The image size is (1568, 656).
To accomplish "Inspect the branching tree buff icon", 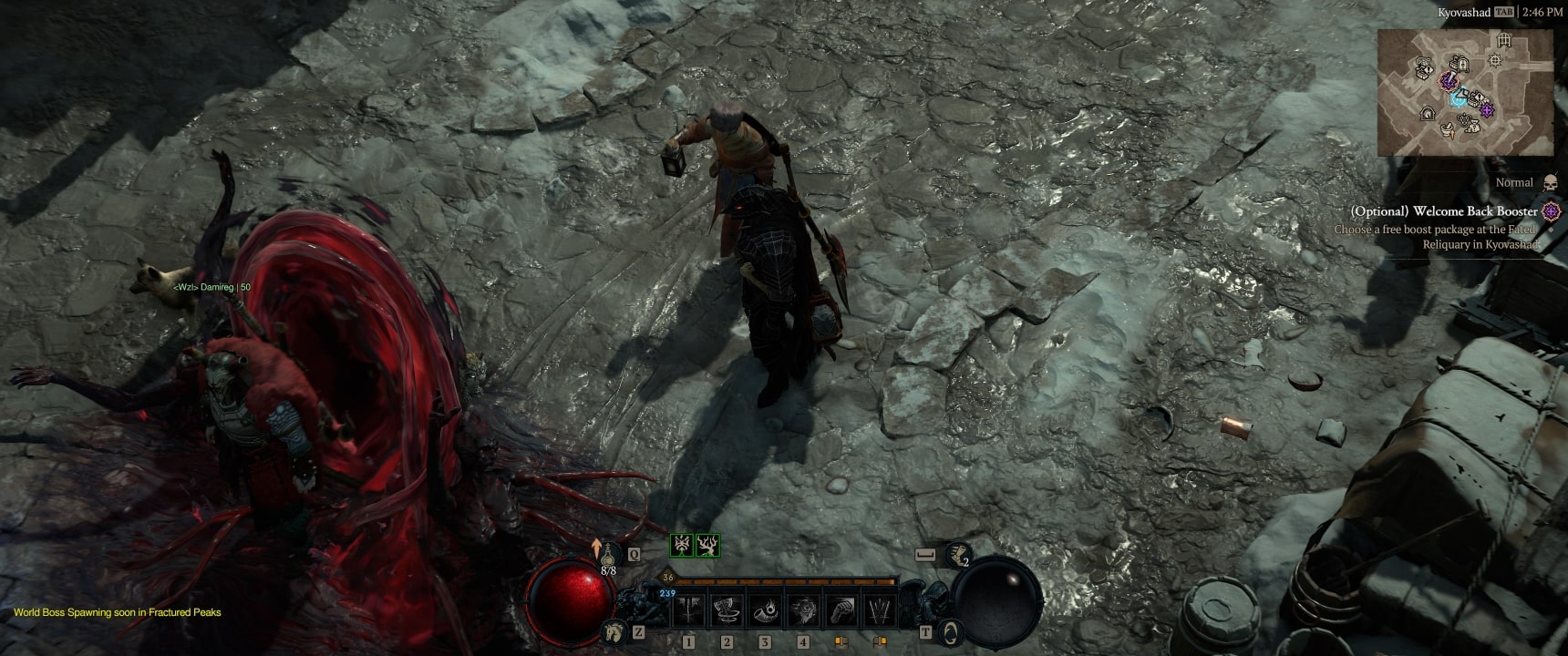I will 708,546.
